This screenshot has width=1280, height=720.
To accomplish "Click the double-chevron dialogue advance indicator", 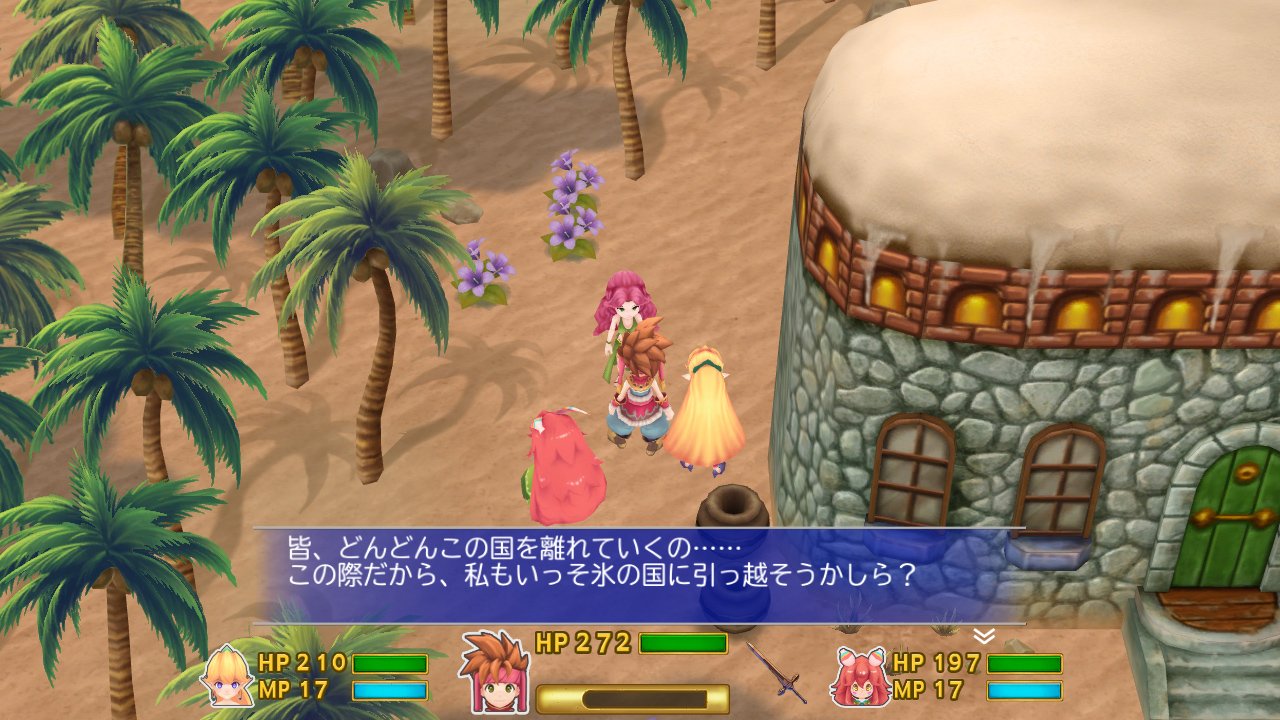I will pos(983,633).
